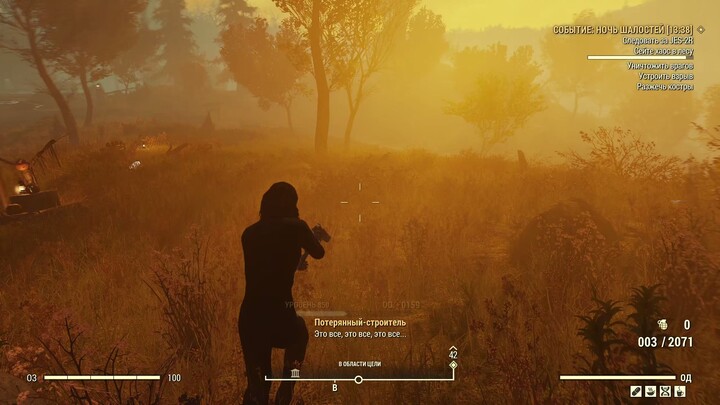Screen dimensions: 720x405
Task: Click the DNA mutation status icon
Action: click(x=665, y=391)
